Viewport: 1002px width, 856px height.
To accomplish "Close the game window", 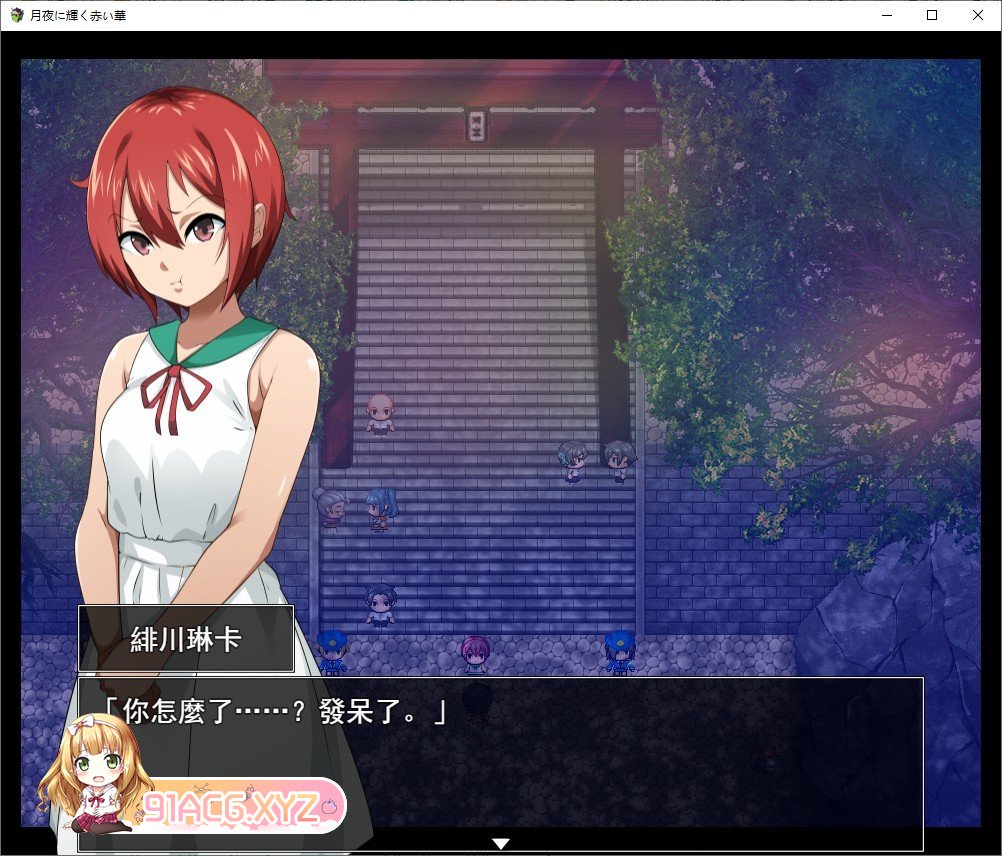I will pyautogui.click(x=977, y=15).
